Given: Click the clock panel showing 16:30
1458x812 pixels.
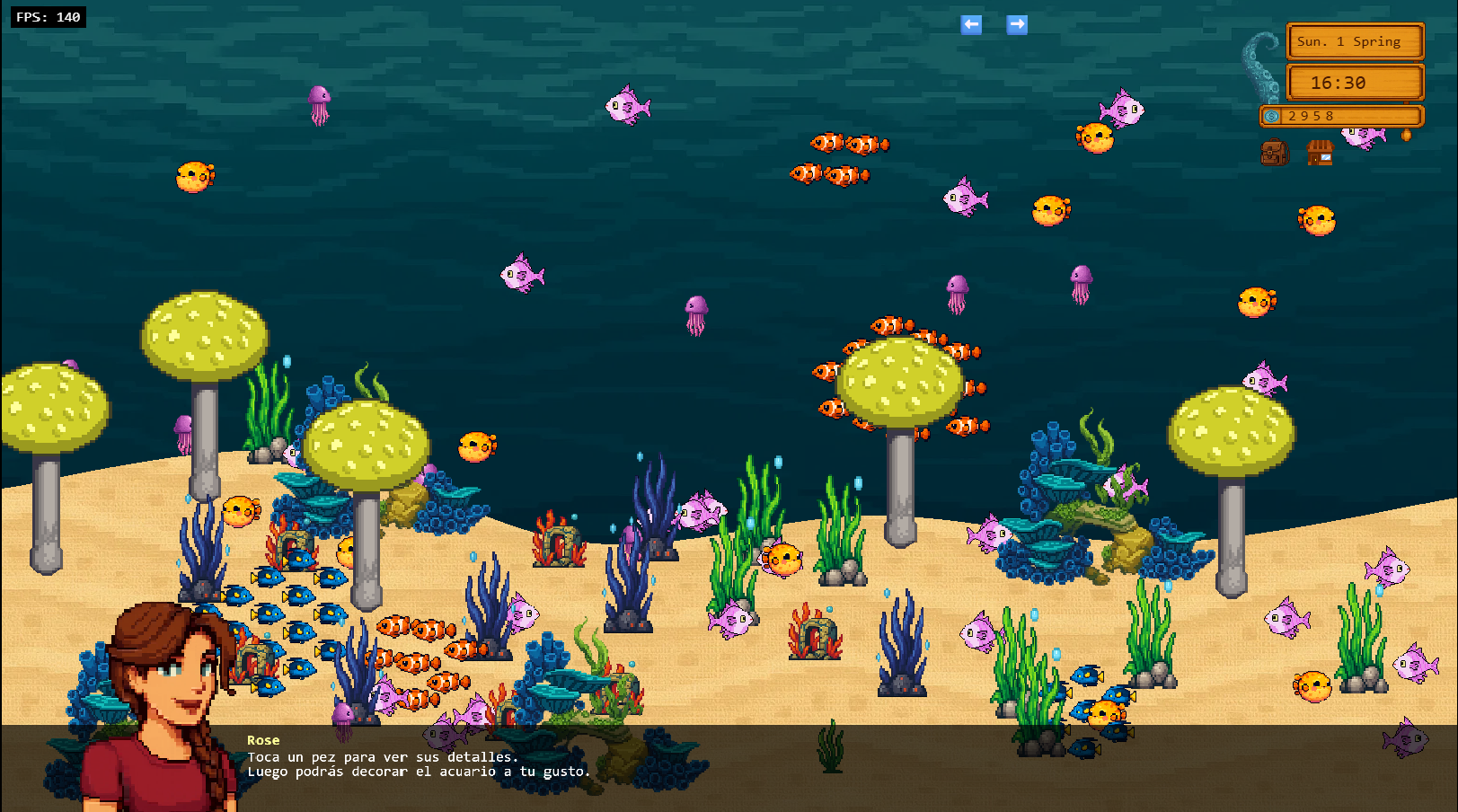Looking at the screenshot, I should 1355,83.
